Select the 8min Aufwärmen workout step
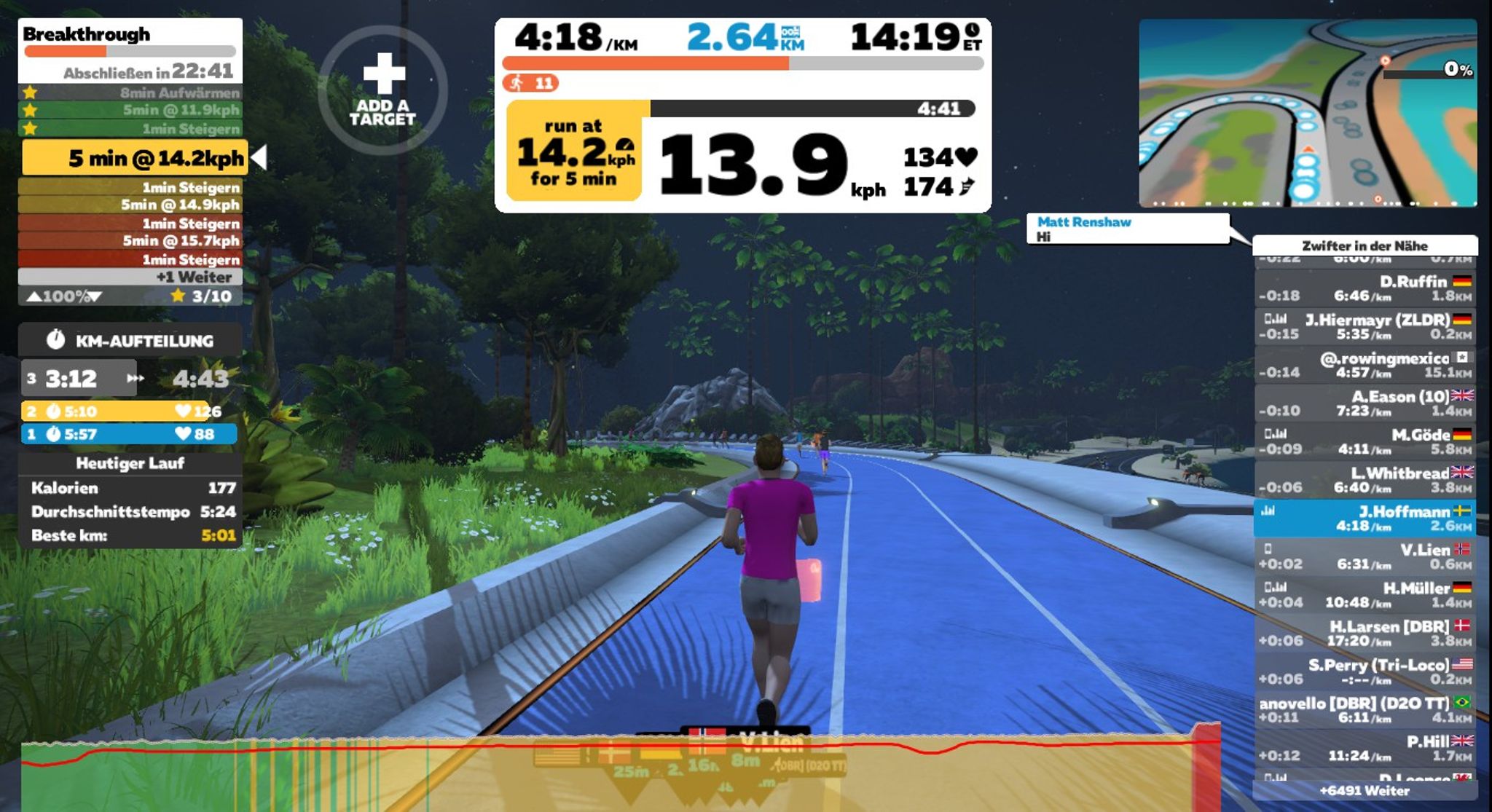The width and height of the screenshot is (1492, 812). tap(130, 92)
